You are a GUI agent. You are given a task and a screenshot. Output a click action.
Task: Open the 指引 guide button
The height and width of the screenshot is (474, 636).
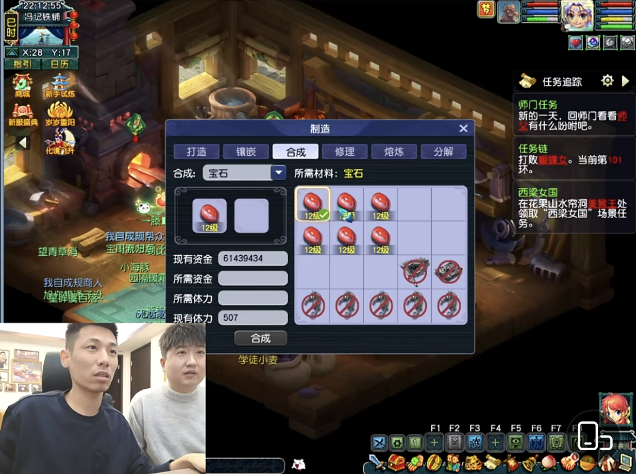coord(22,63)
